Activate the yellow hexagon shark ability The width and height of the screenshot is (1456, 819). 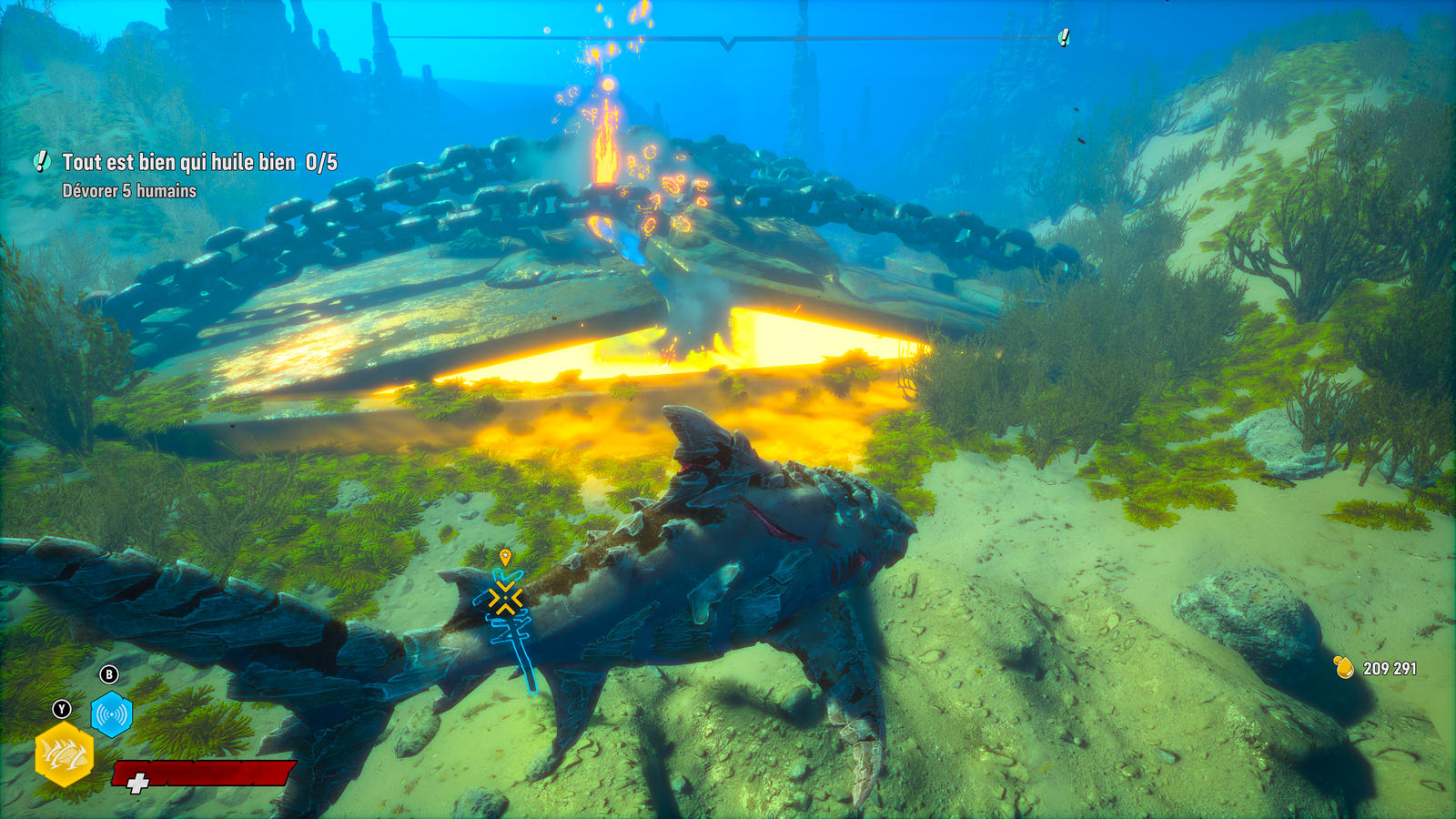[x=64, y=753]
